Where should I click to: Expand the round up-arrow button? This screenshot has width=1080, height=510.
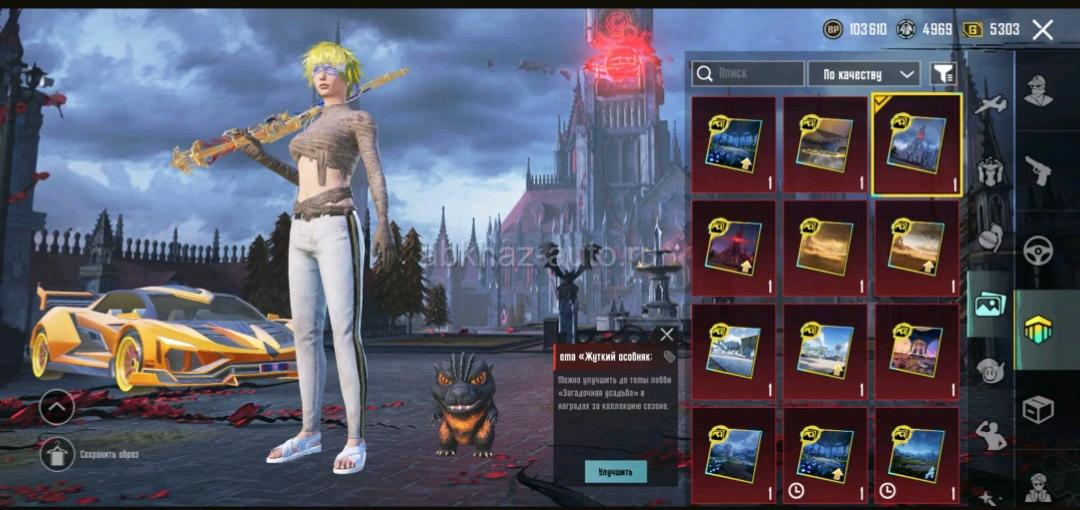coord(57,407)
